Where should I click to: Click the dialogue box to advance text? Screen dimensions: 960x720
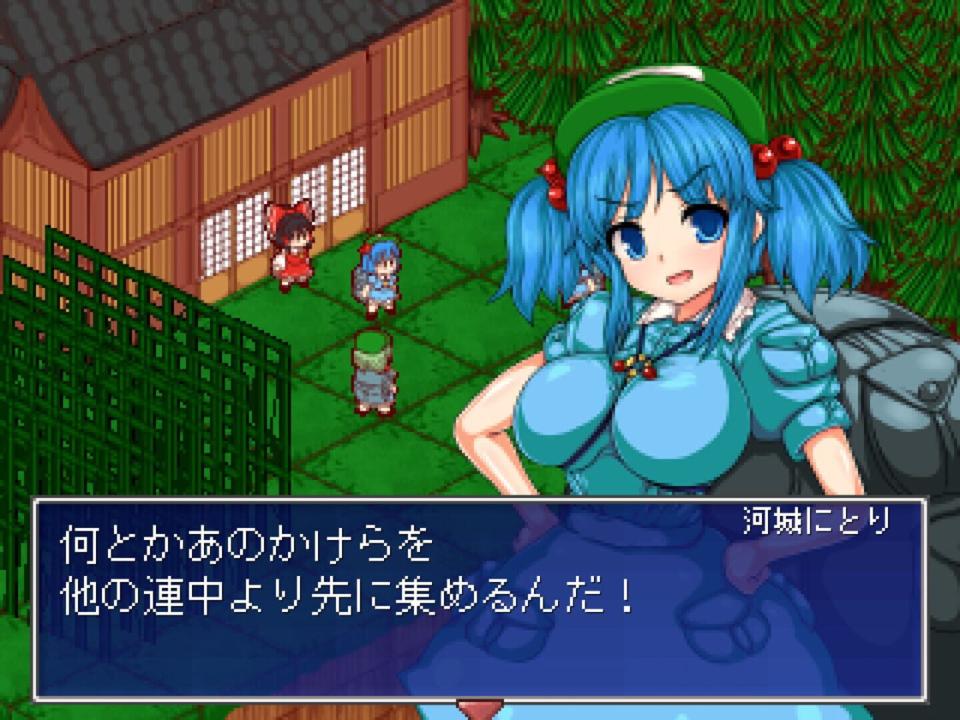478,598
